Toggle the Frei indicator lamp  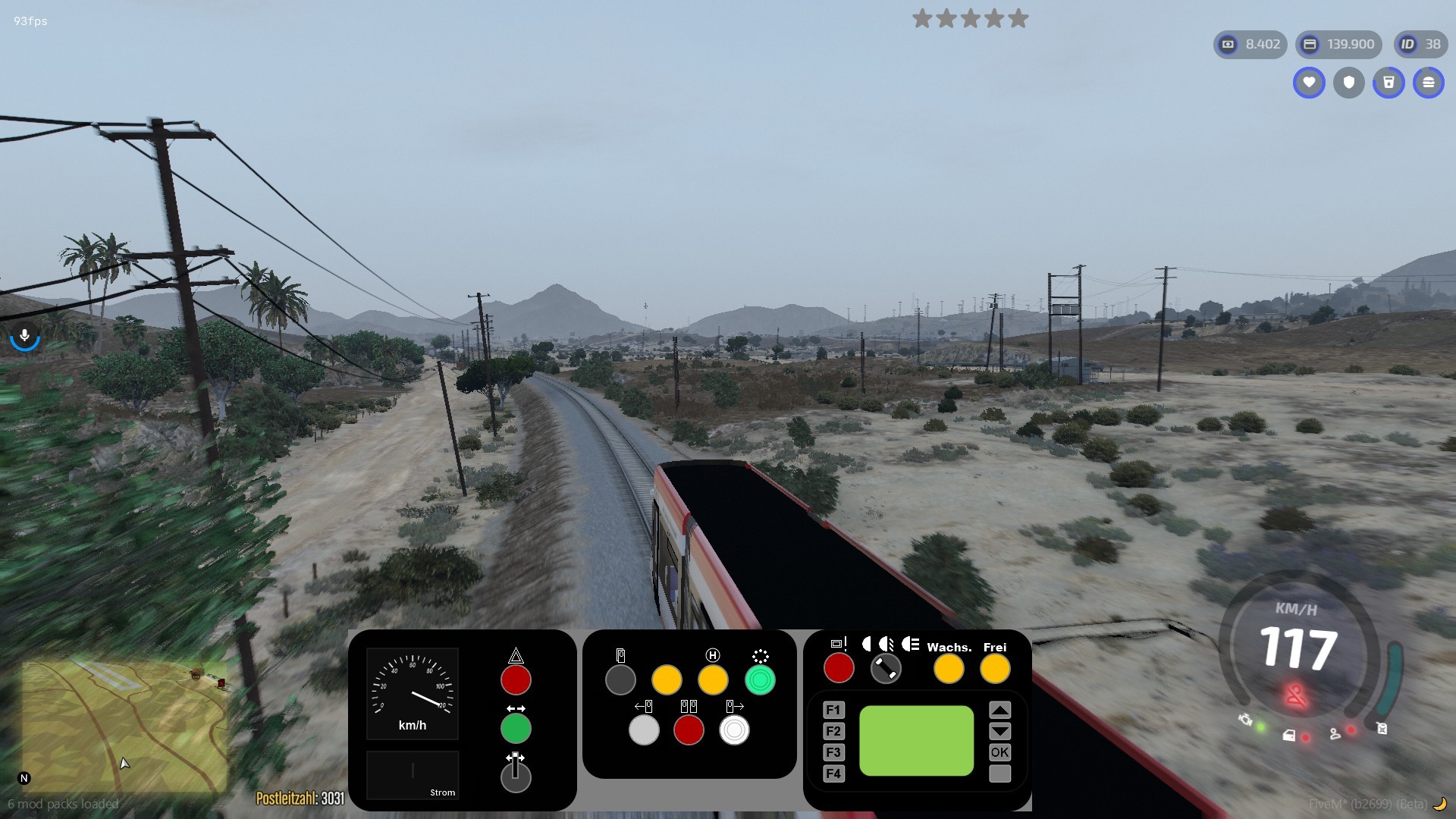click(996, 669)
